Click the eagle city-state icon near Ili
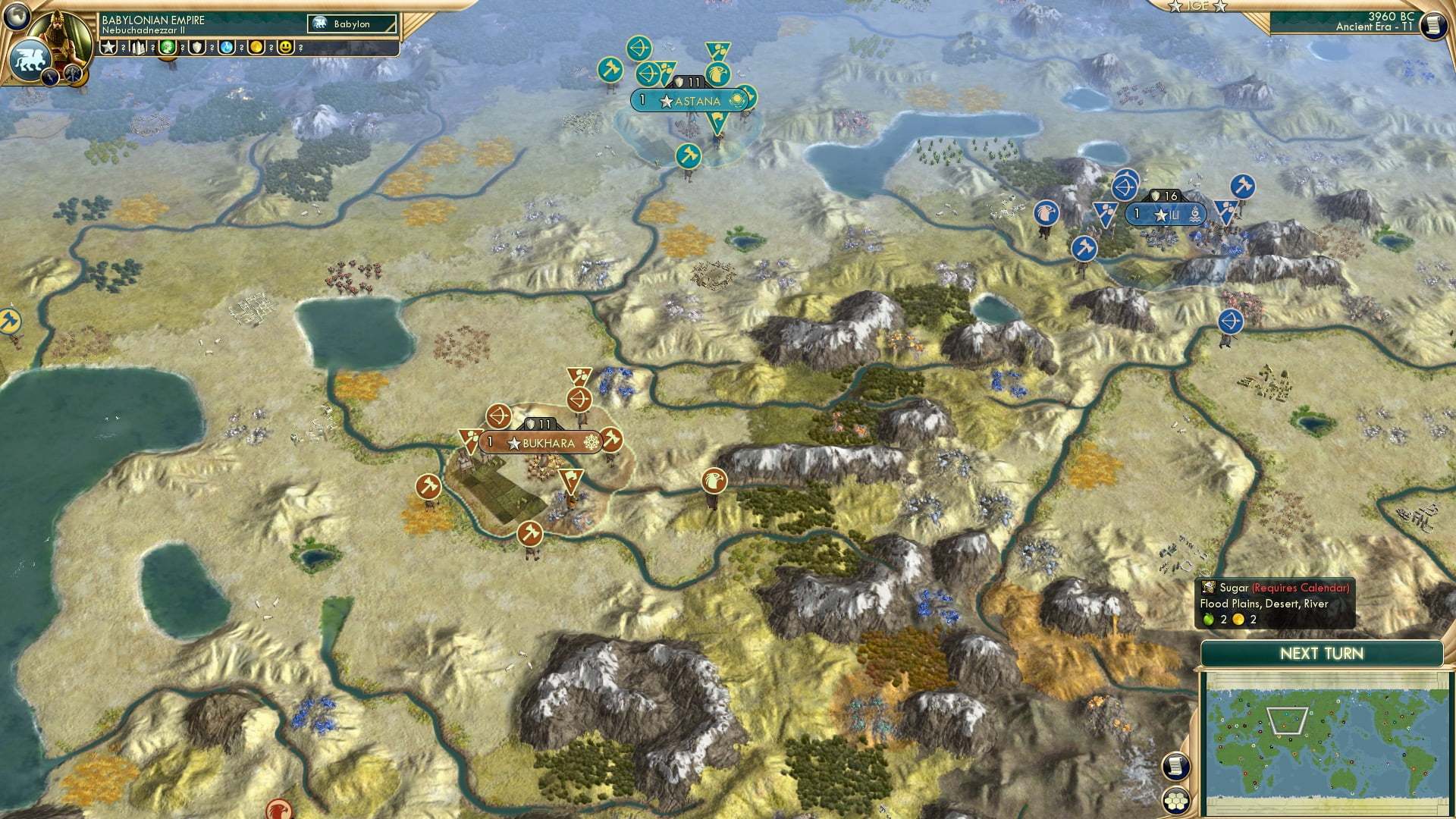 pos(1047,215)
